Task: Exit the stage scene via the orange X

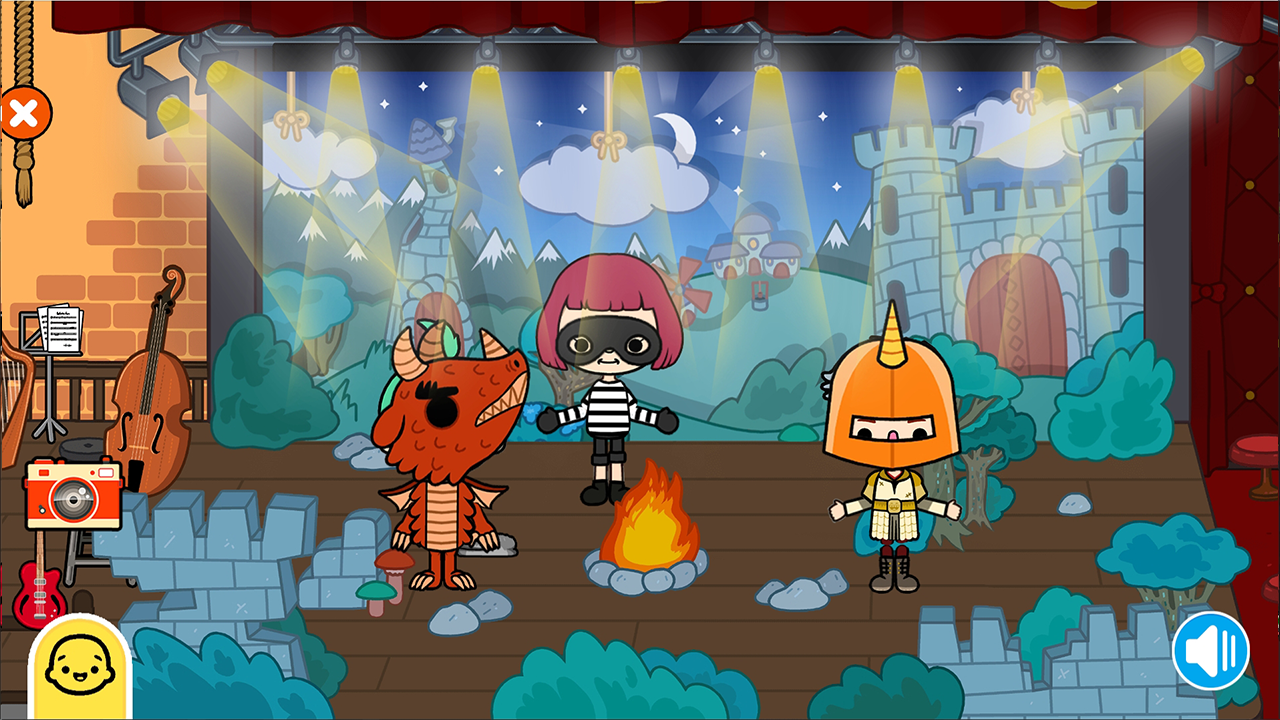Action: (x=27, y=113)
